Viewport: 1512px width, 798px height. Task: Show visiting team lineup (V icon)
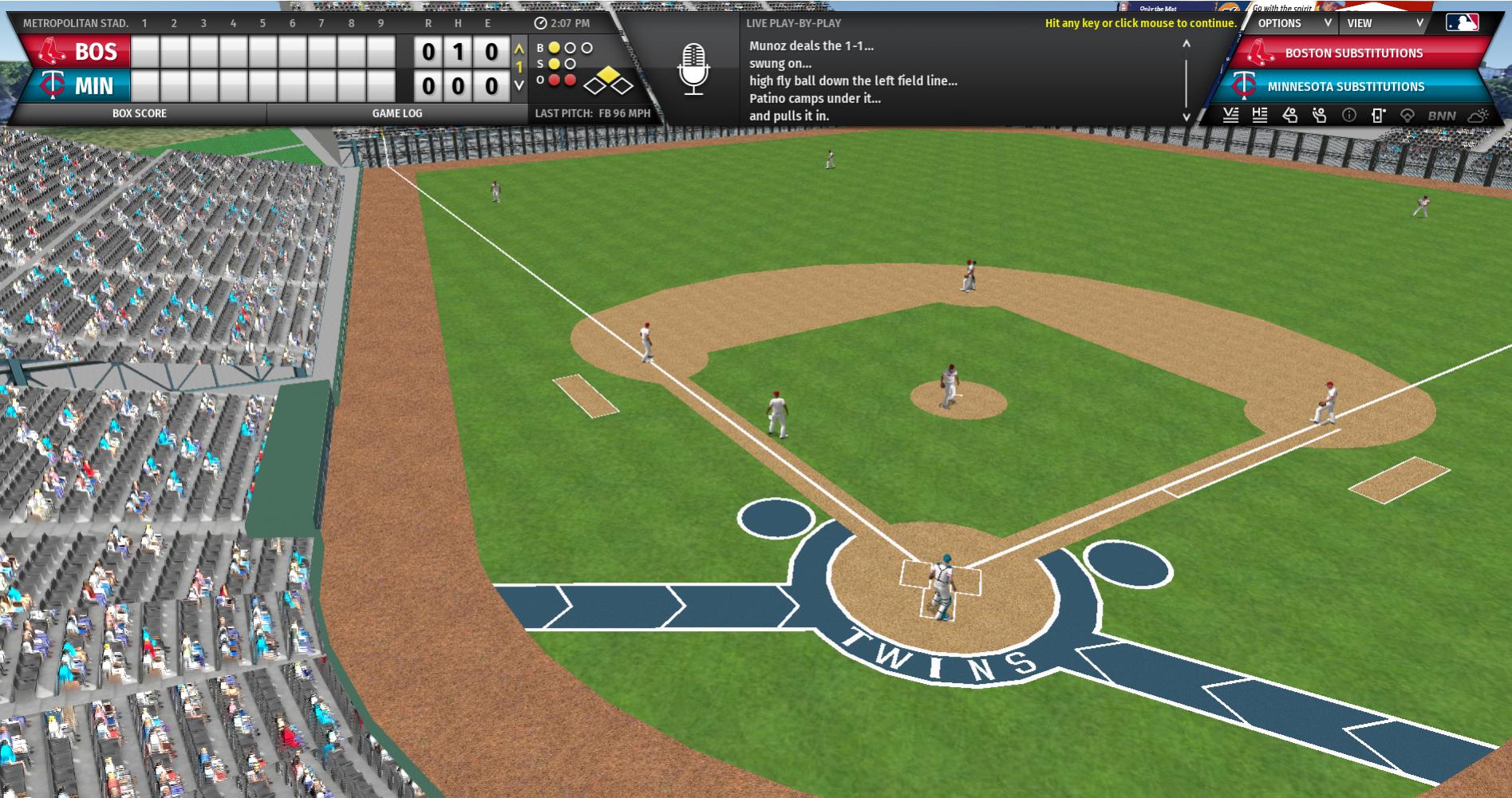(1230, 116)
